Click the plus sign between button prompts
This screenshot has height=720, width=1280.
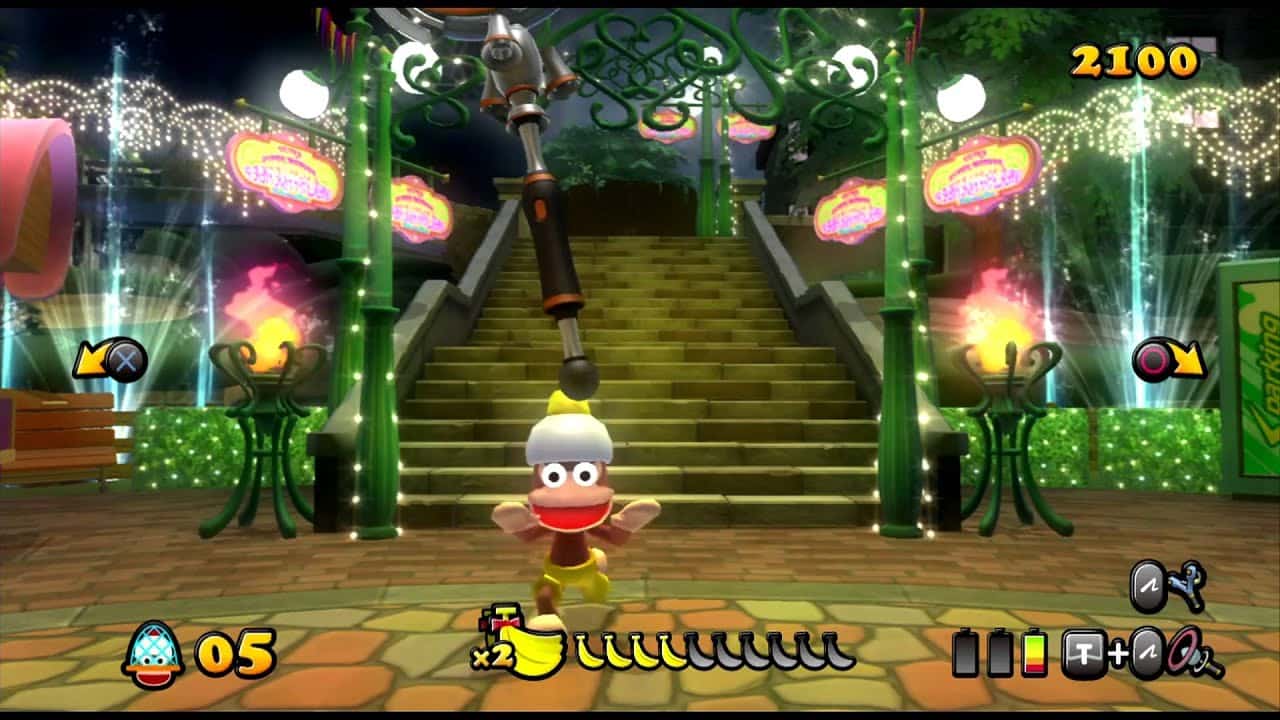click(x=1119, y=654)
